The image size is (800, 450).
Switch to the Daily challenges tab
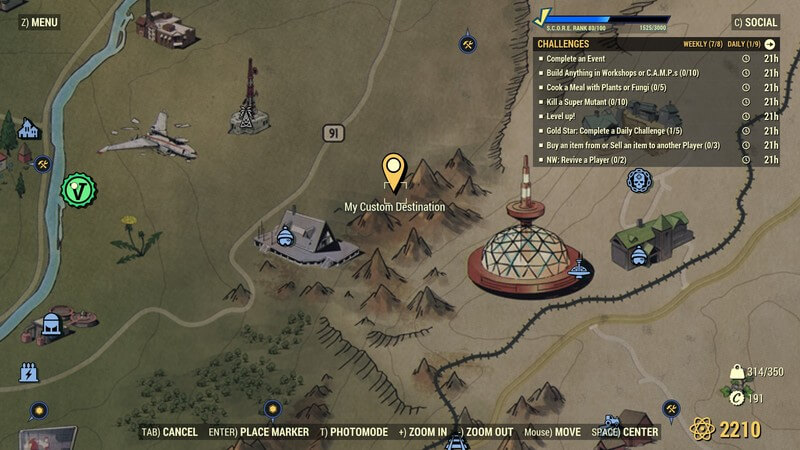[743, 44]
